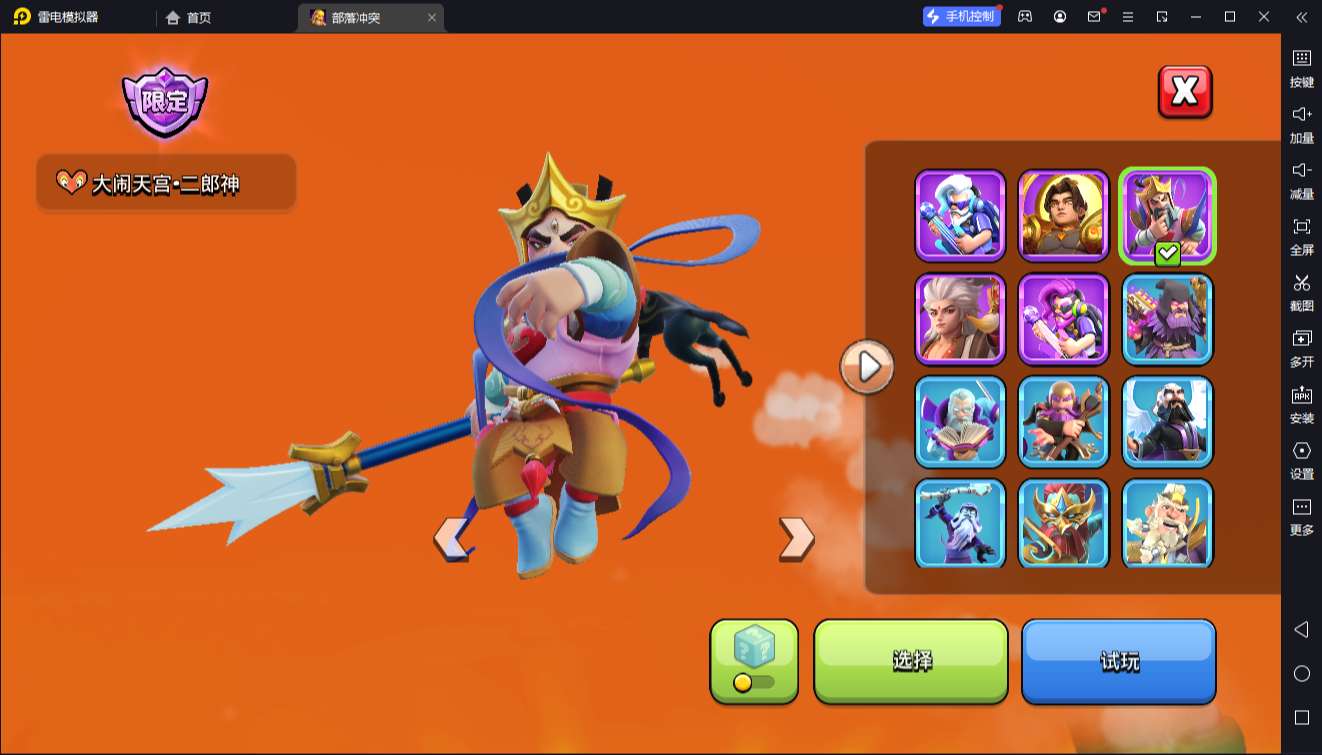Select the checked Erlang Shen skin thumbnail
This screenshot has width=1322, height=755.
click(x=1167, y=216)
